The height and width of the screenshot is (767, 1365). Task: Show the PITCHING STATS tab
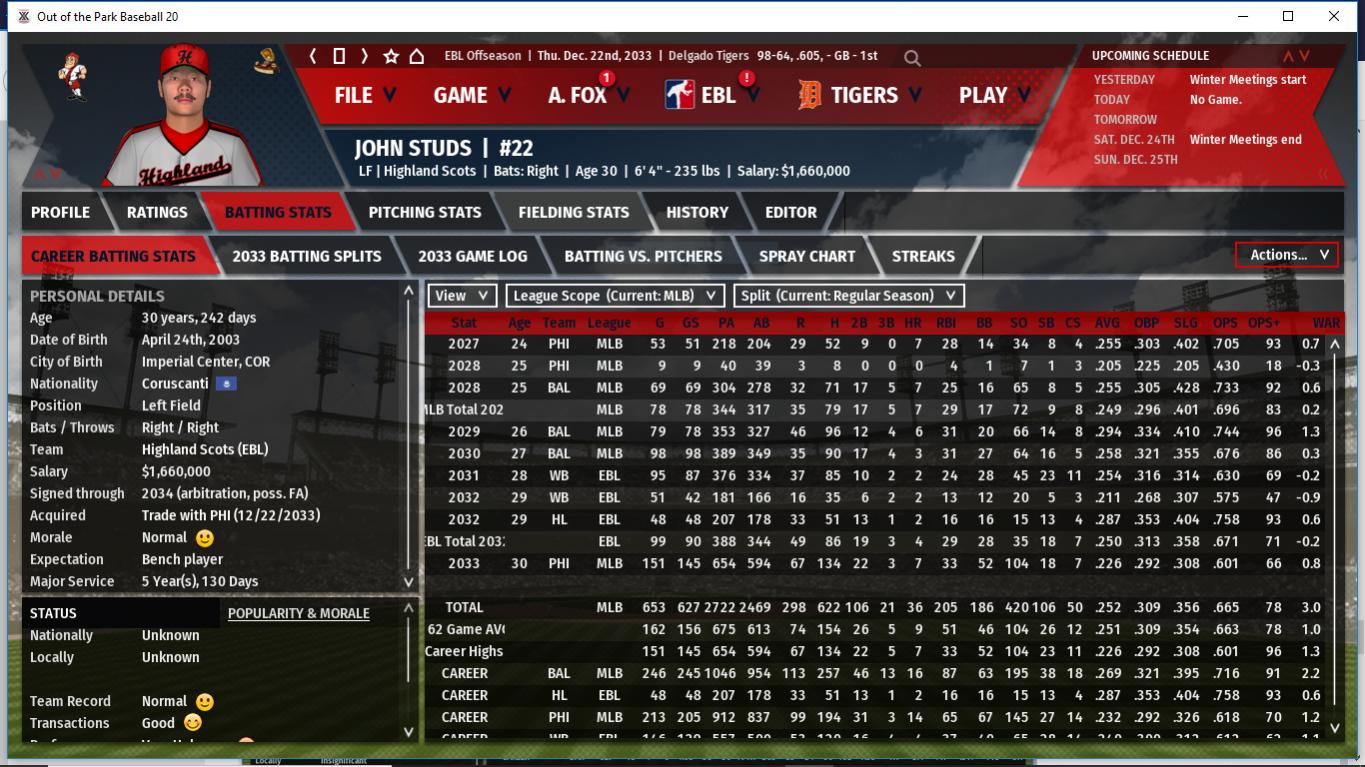[x=425, y=212]
